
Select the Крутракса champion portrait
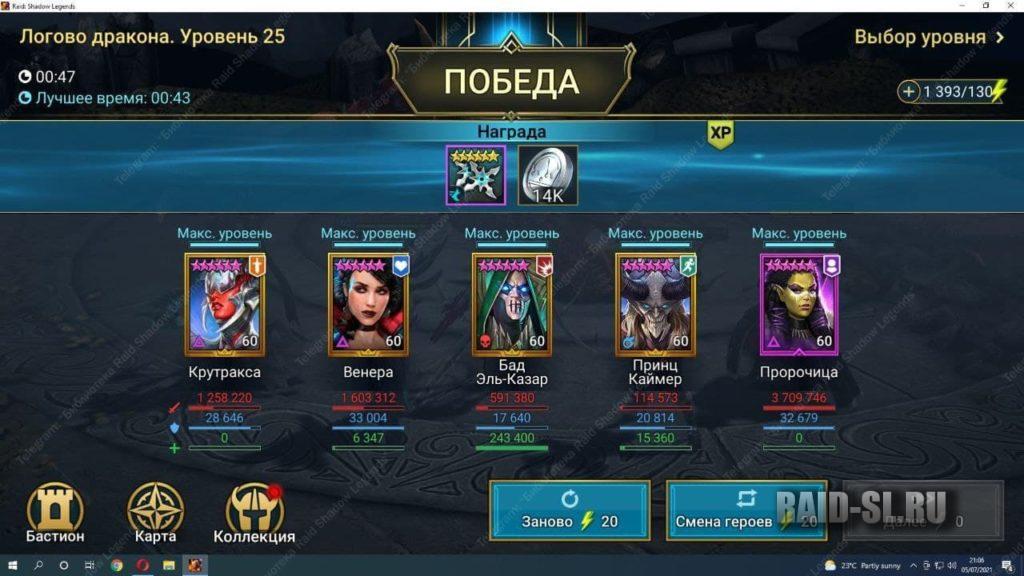click(x=224, y=304)
